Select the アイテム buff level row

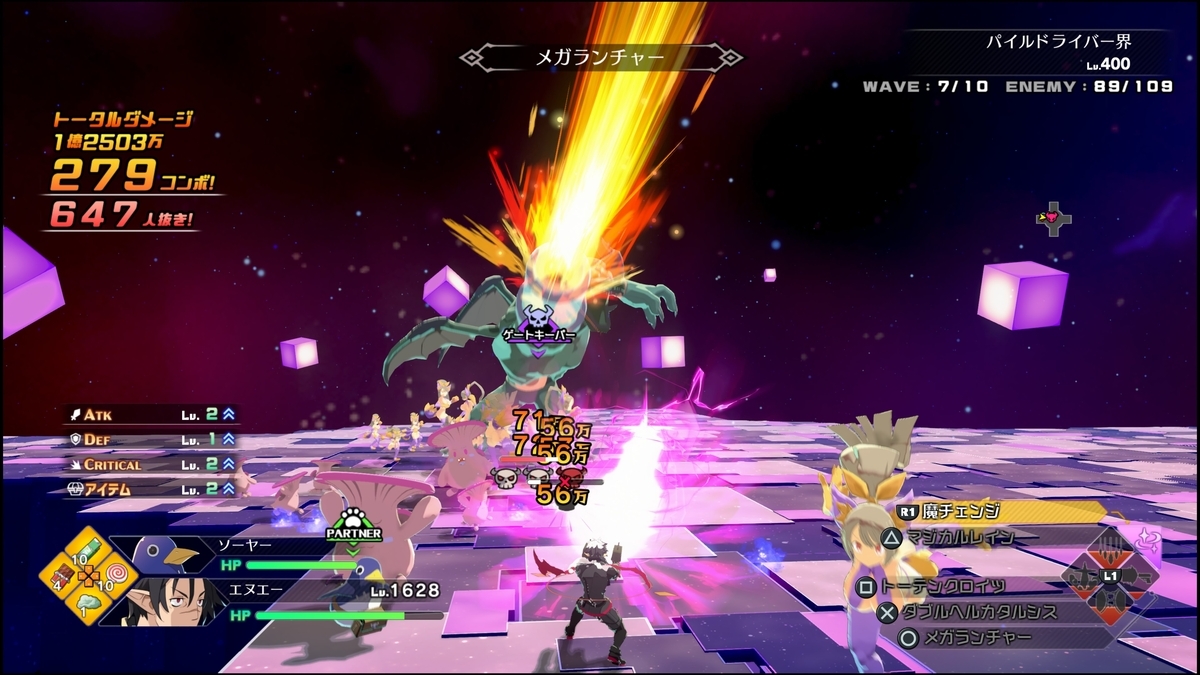(x=150, y=490)
